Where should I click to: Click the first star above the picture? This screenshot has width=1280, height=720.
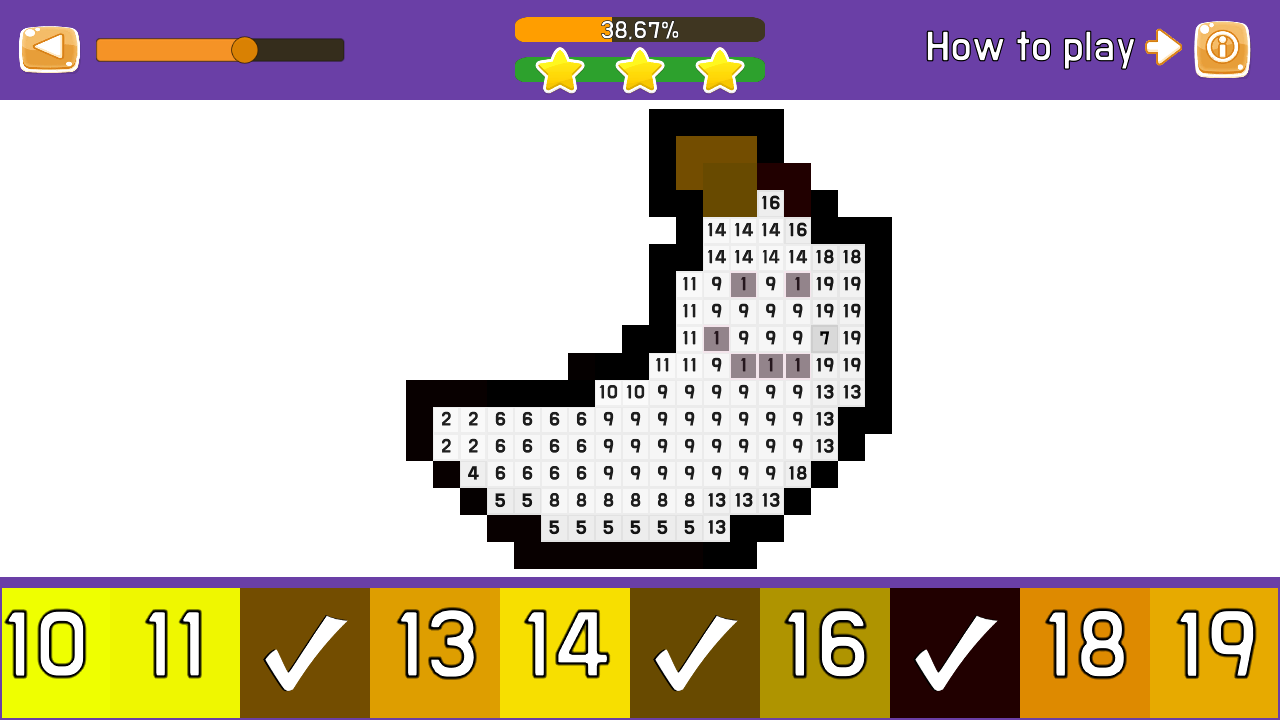pos(560,70)
